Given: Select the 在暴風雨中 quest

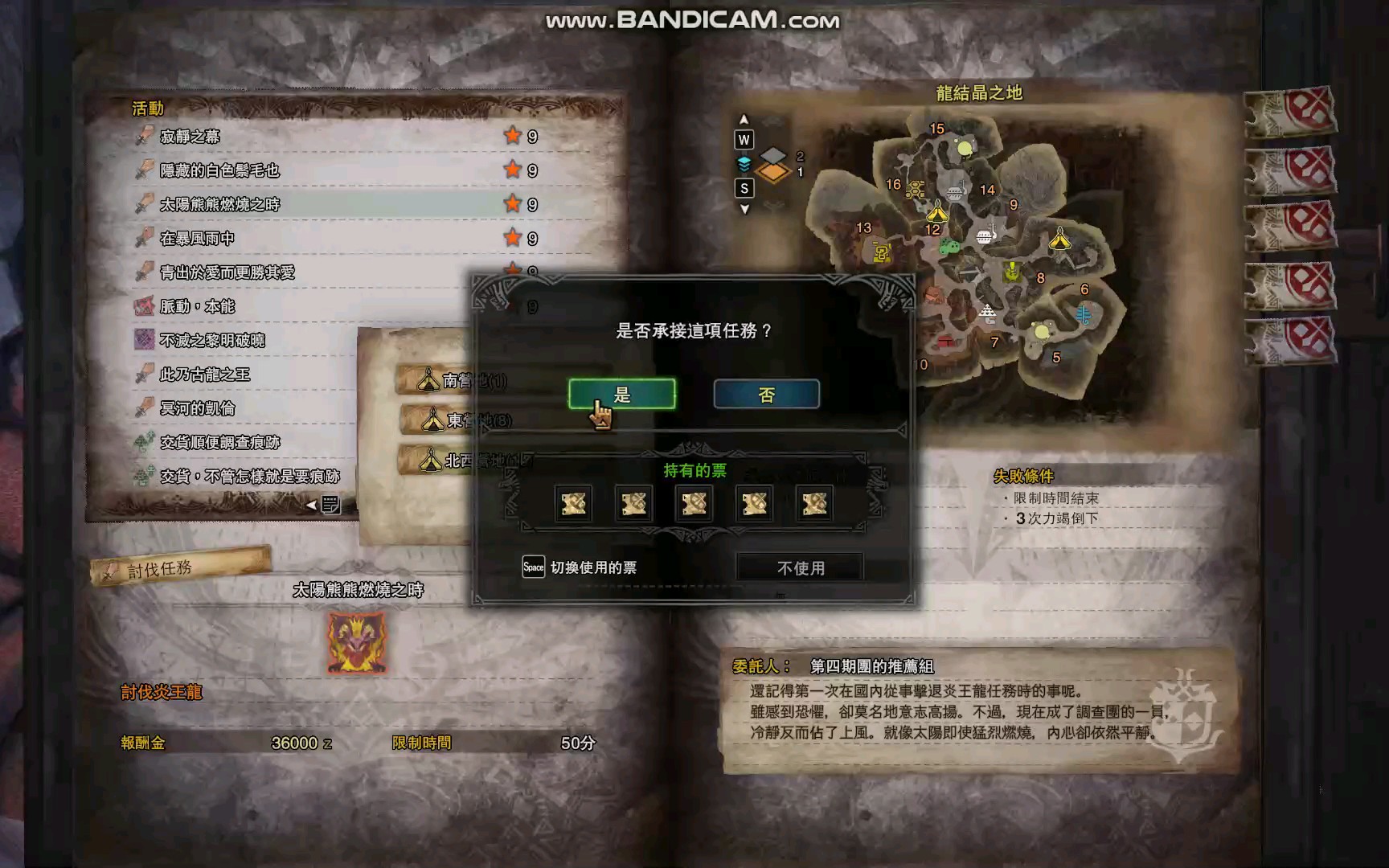Looking at the screenshot, I should coord(197,239).
